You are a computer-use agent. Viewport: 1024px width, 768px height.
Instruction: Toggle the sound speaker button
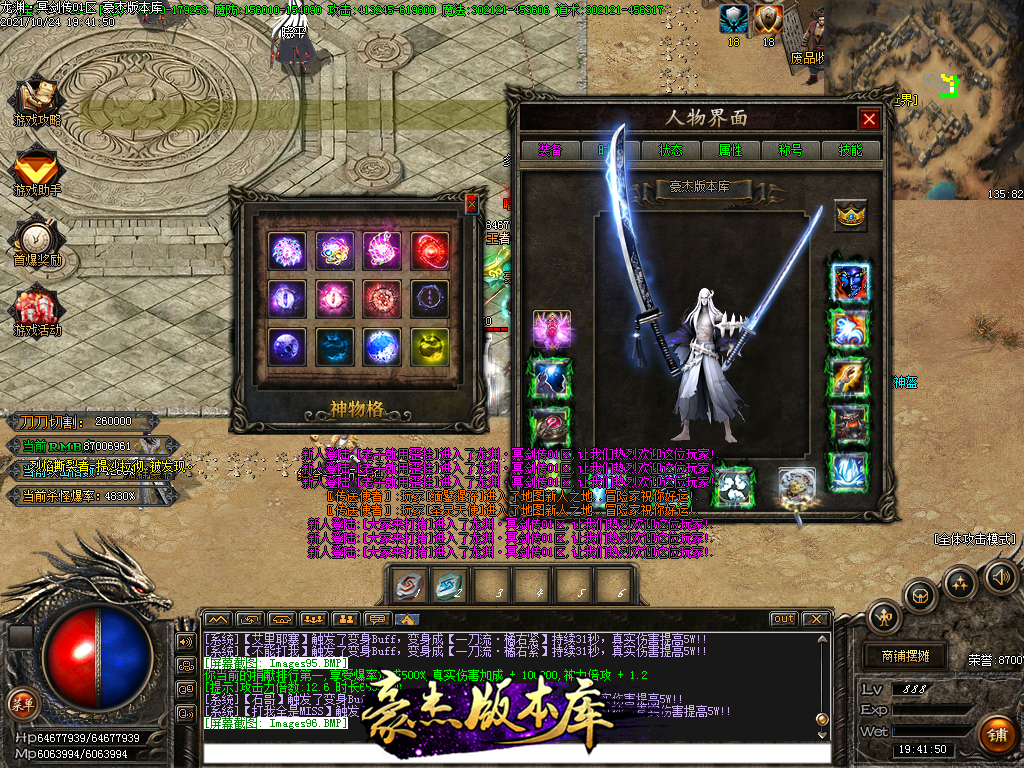[1000, 576]
